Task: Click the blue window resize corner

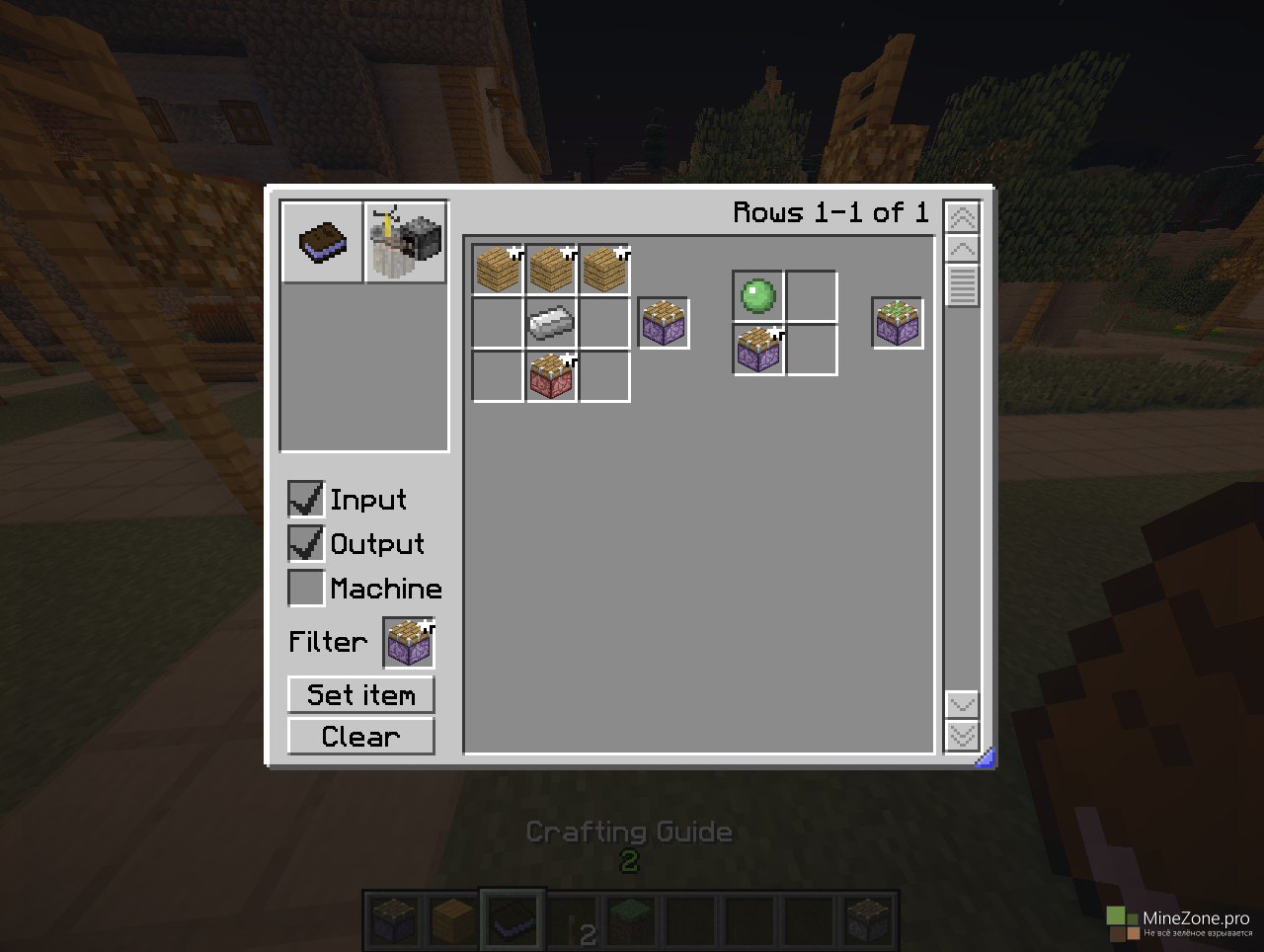Action: (985, 757)
